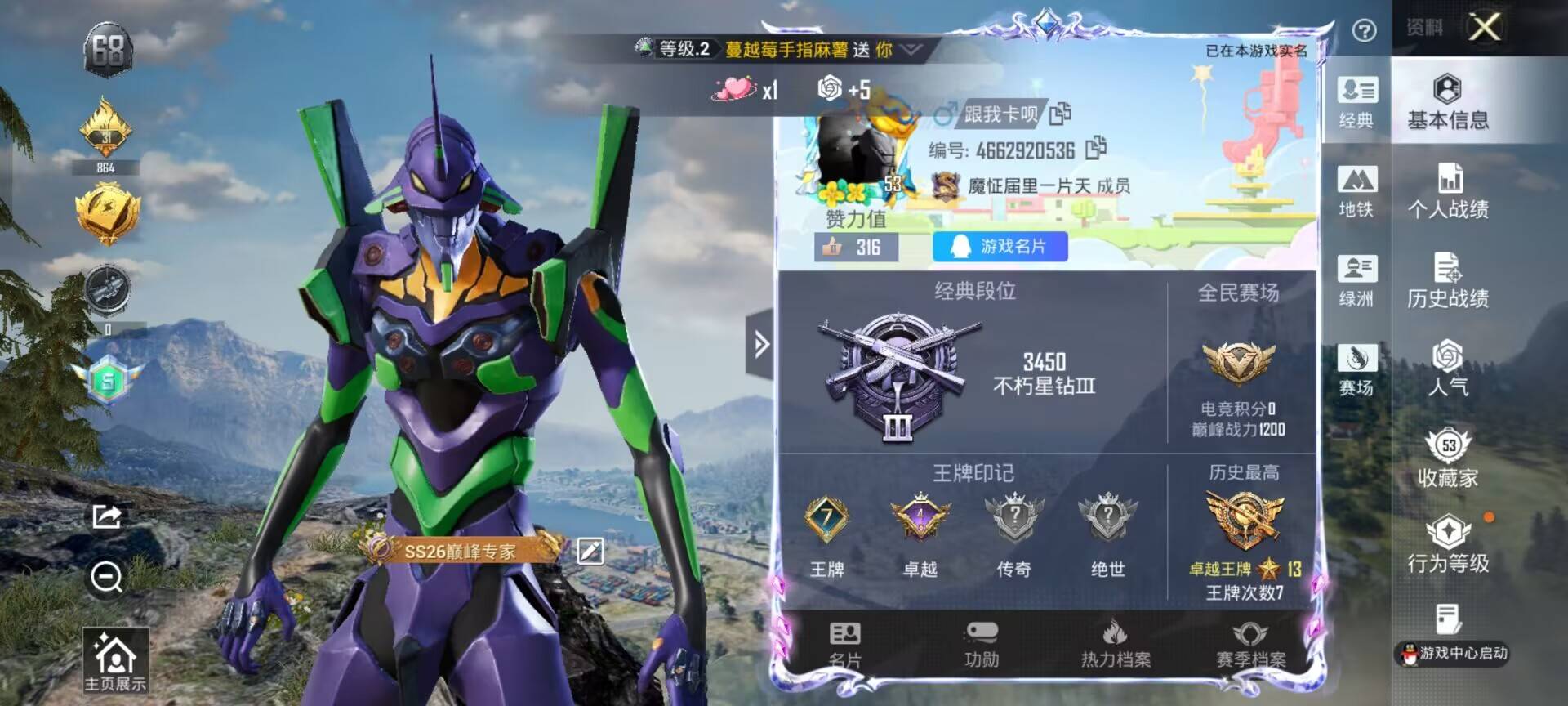Click the help question mark icon

click(x=1364, y=31)
